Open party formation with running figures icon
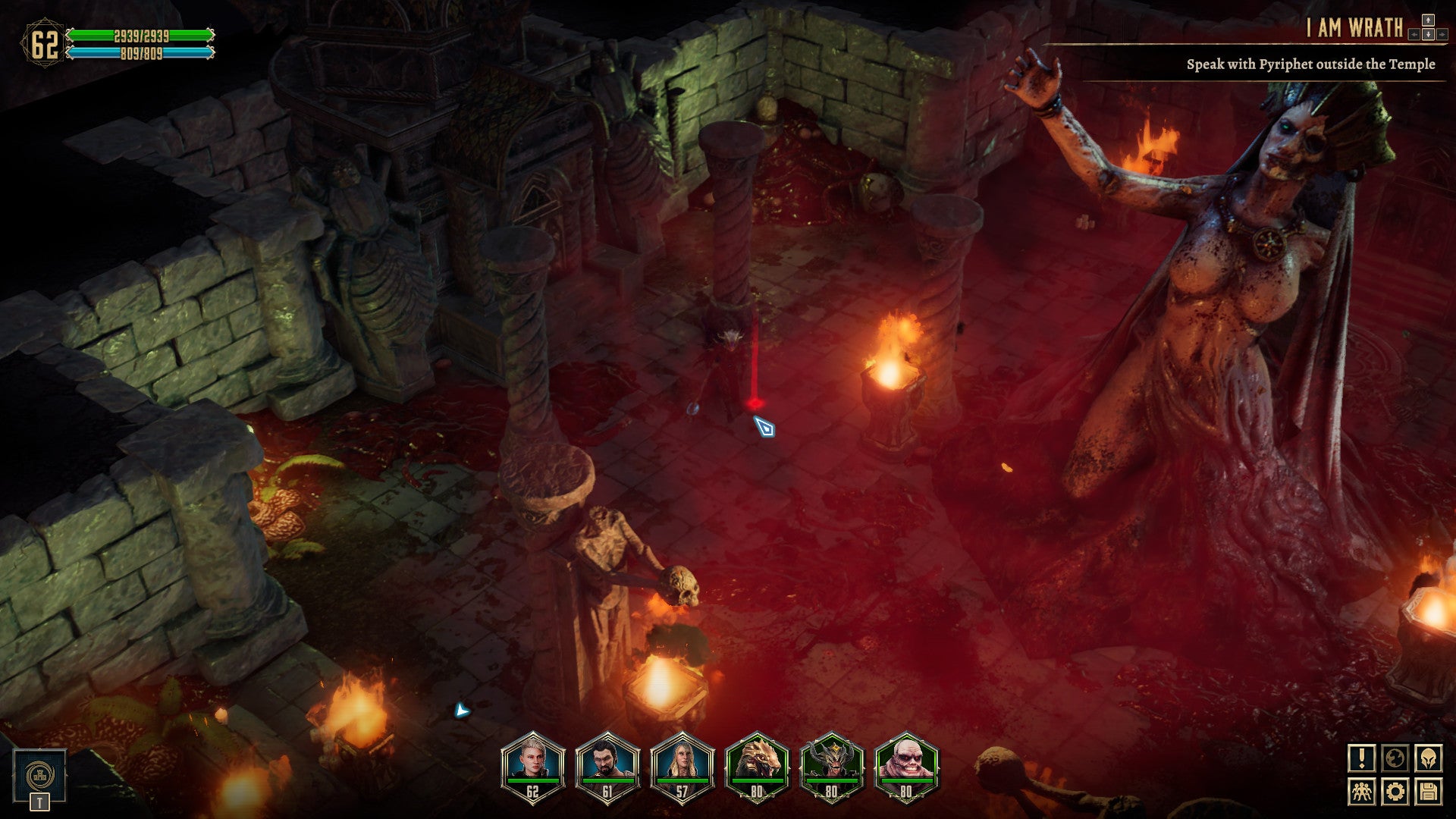Viewport: 1456px width, 819px height. pyautogui.click(x=1362, y=791)
